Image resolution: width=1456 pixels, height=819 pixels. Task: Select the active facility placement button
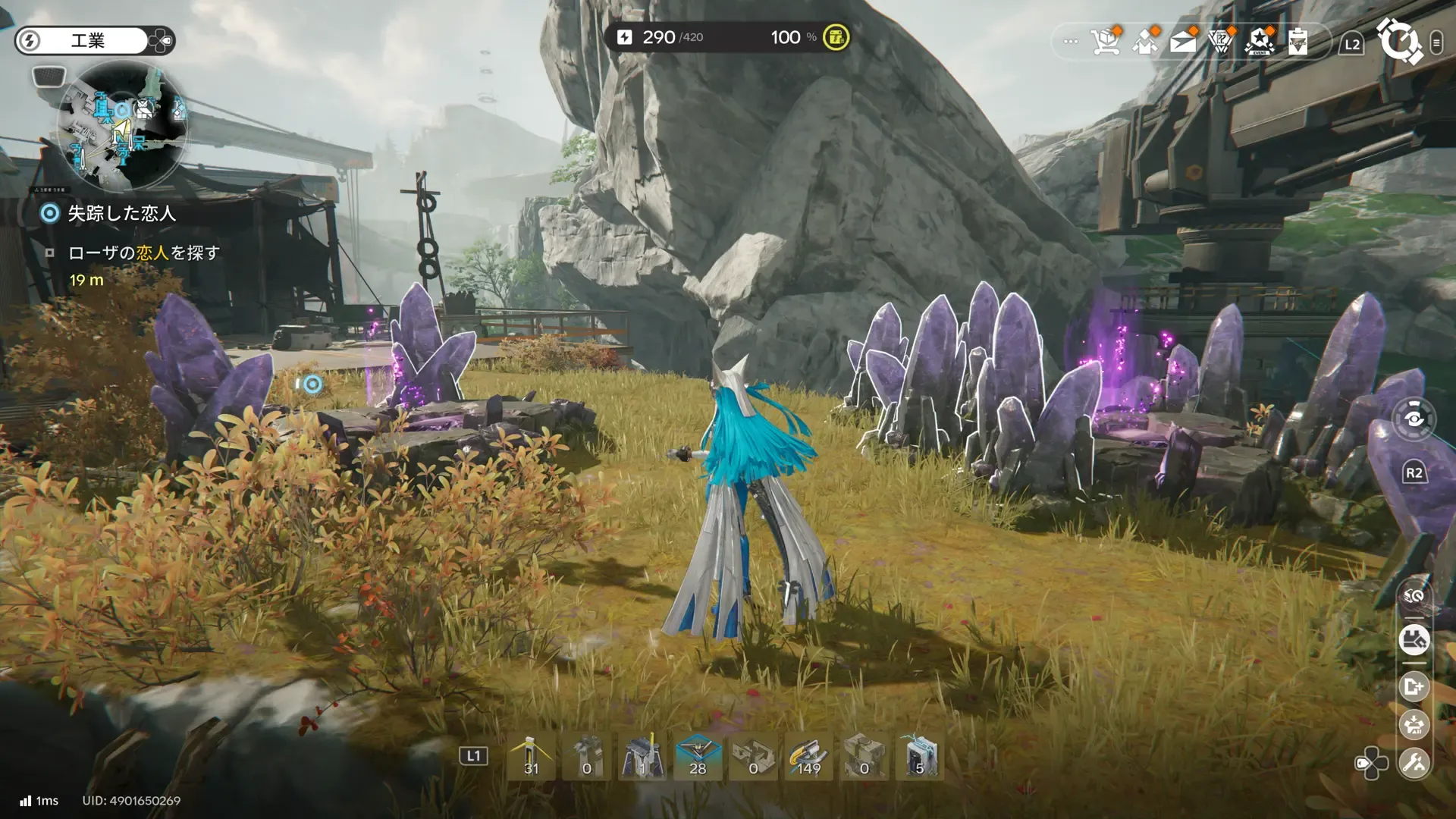coord(1414,640)
